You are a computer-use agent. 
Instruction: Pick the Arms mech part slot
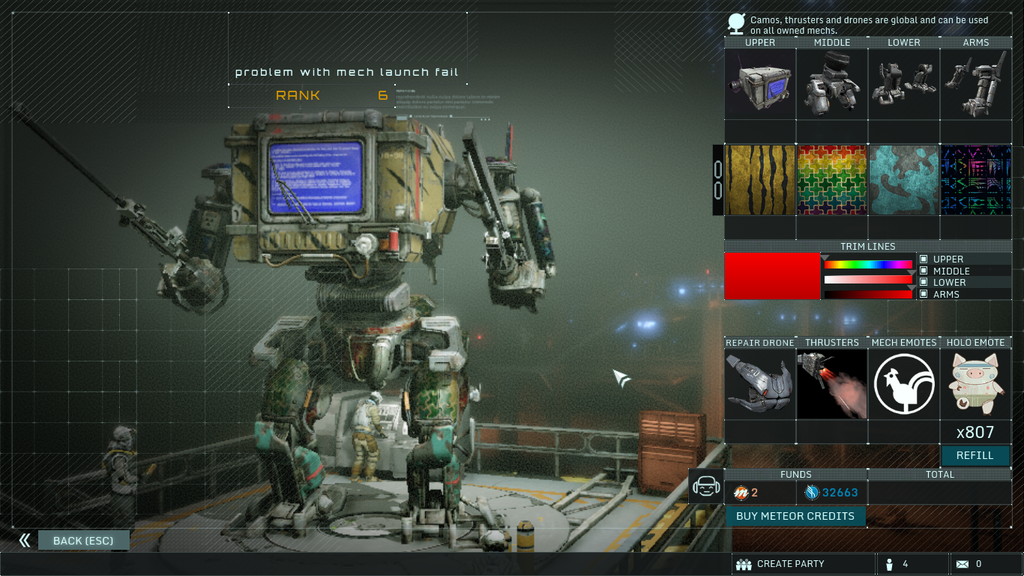click(976, 84)
